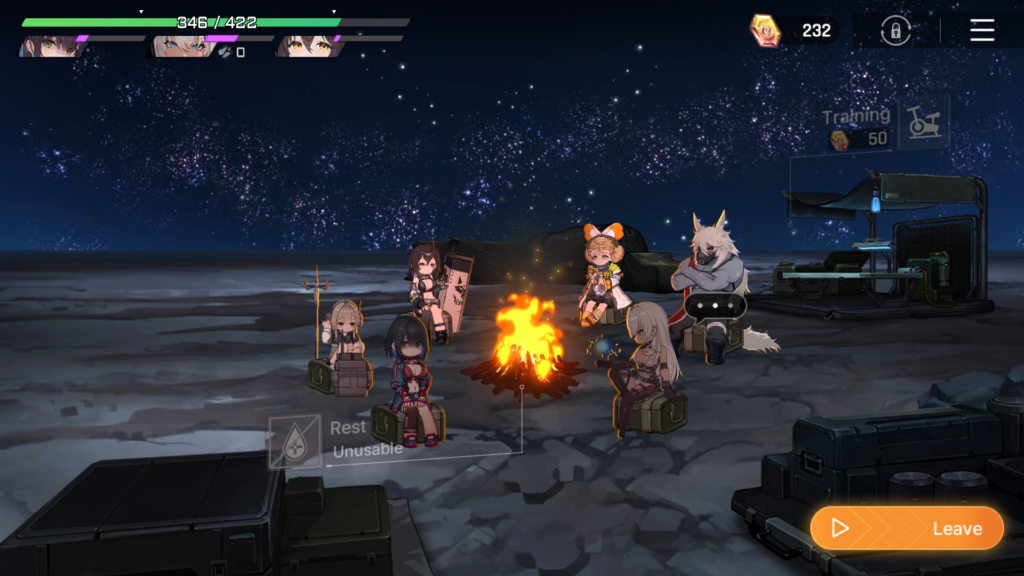Open the hamburger menu
Viewport: 1024px width, 576px height.
click(982, 31)
